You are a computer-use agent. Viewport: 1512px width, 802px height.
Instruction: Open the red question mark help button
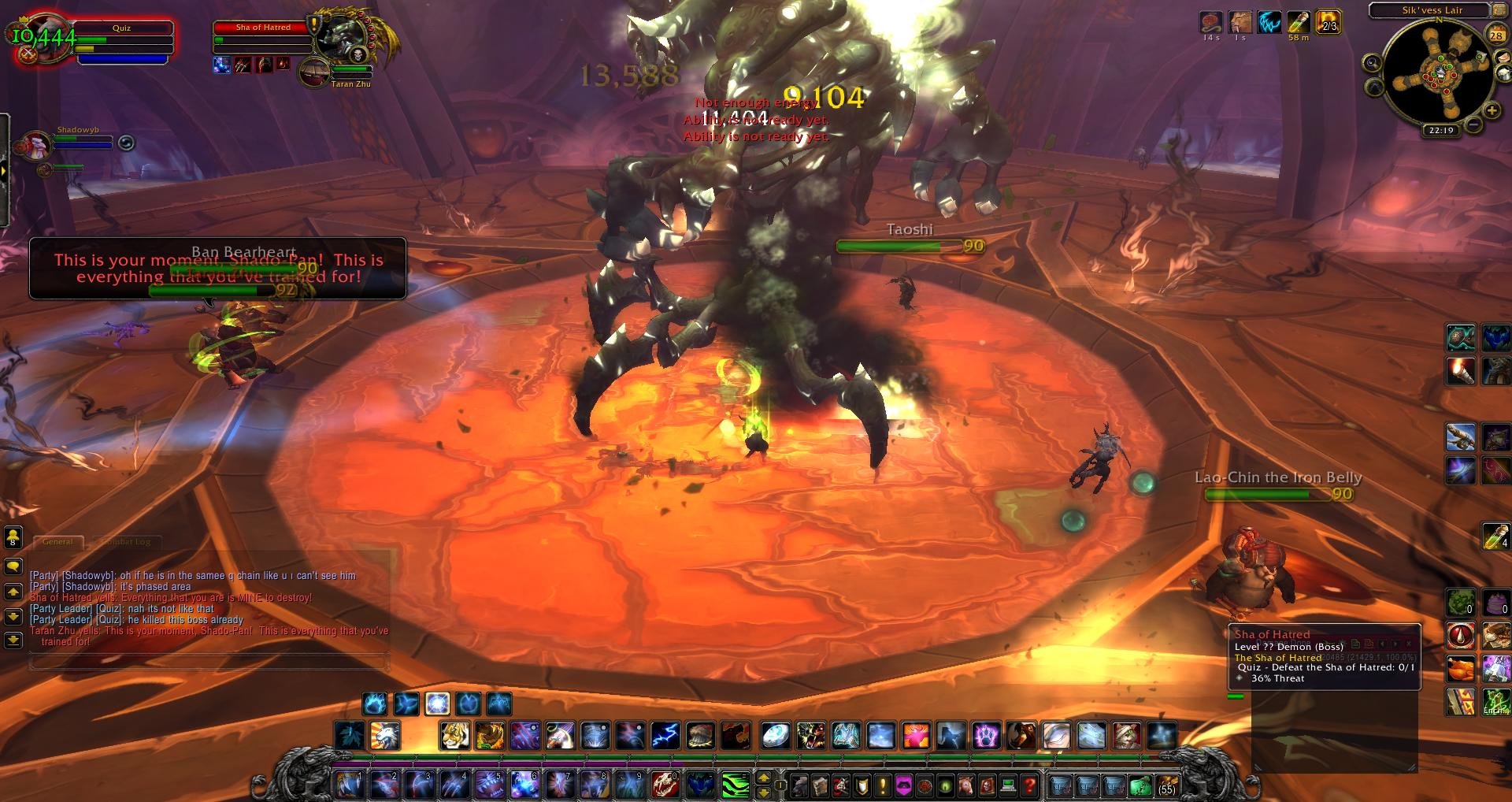pyautogui.click(x=1028, y=785)
